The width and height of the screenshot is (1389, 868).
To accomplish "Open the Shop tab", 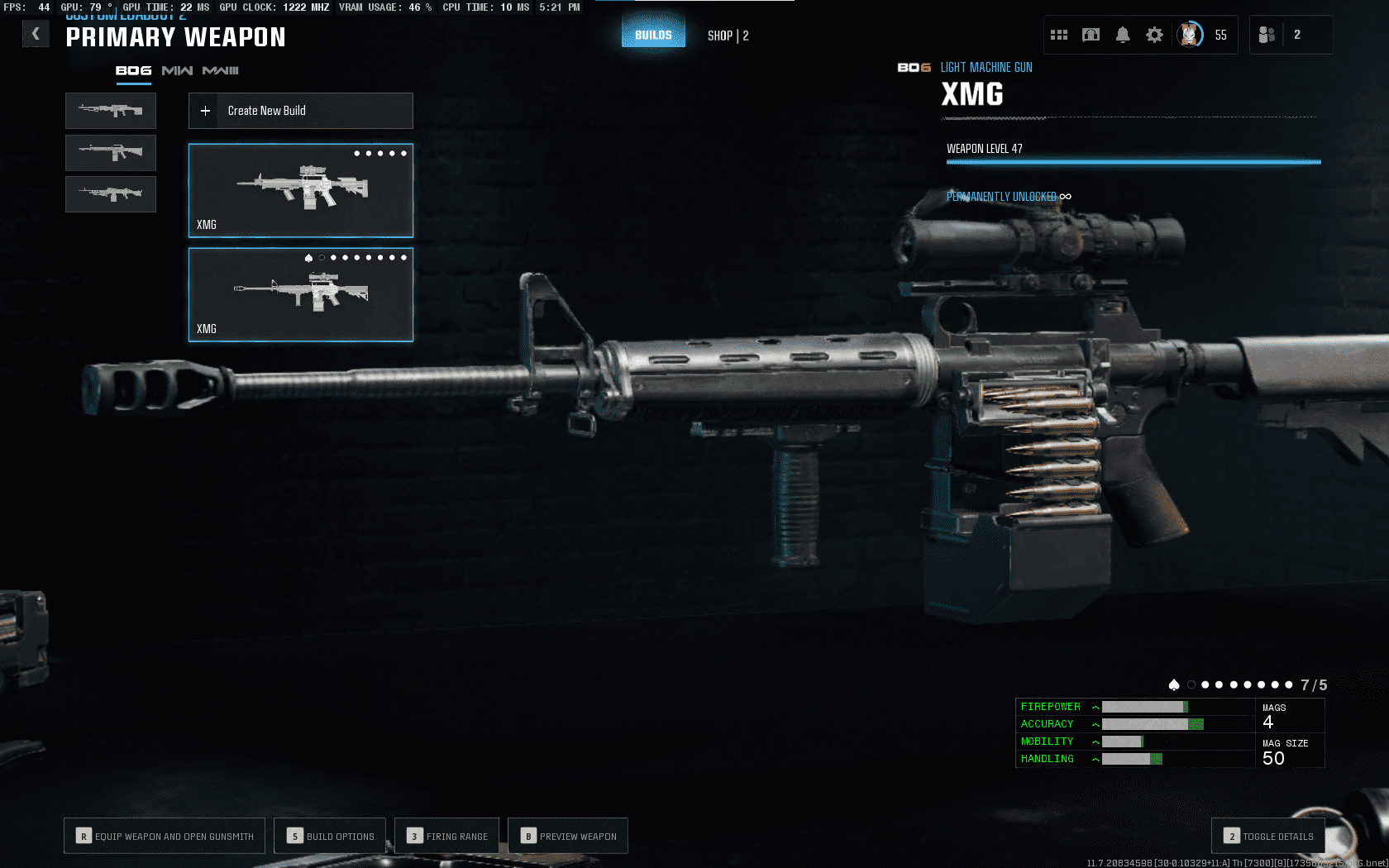I will (x=728, y=36).
